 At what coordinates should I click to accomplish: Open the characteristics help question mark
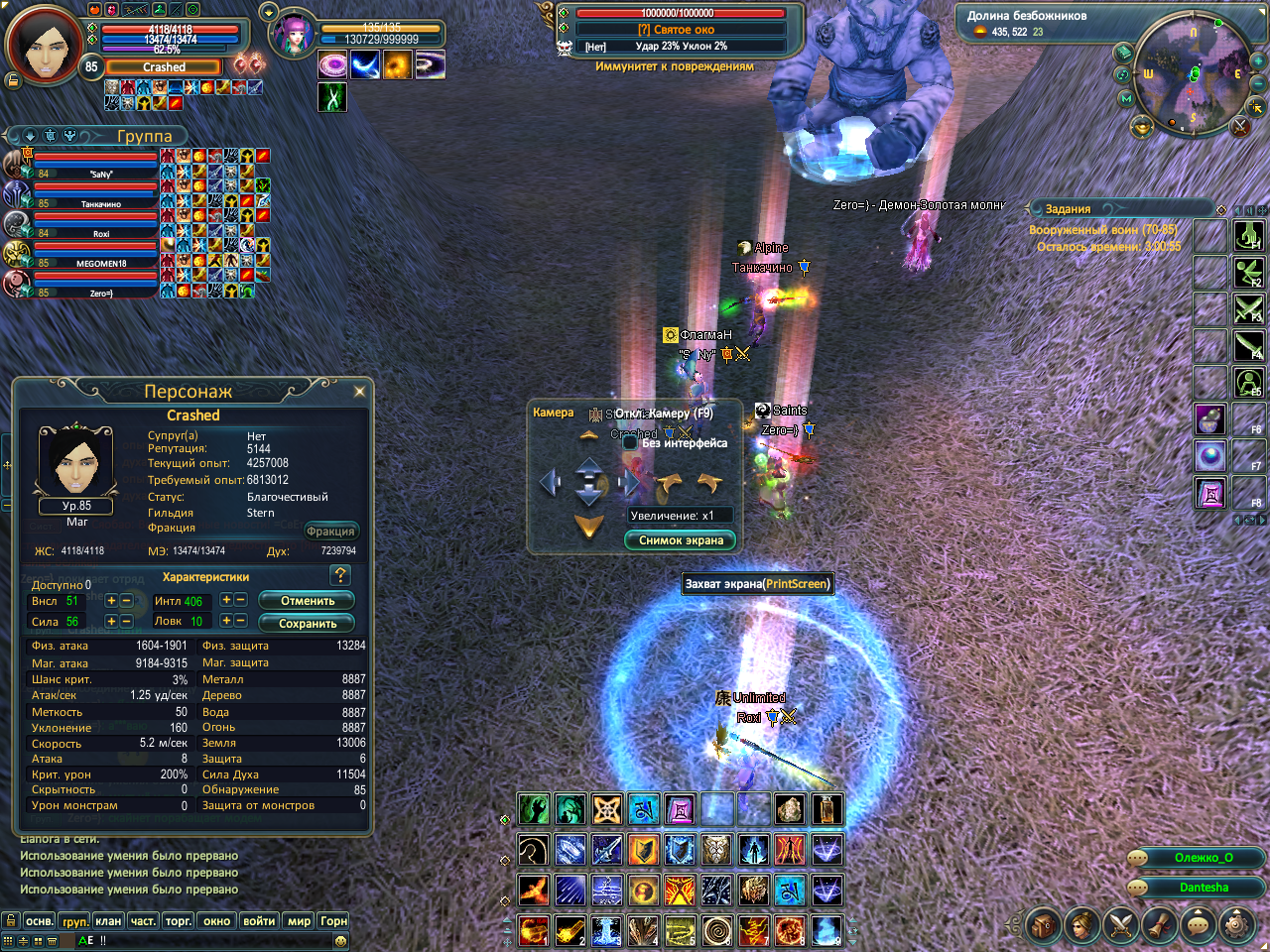coord(340,575)
